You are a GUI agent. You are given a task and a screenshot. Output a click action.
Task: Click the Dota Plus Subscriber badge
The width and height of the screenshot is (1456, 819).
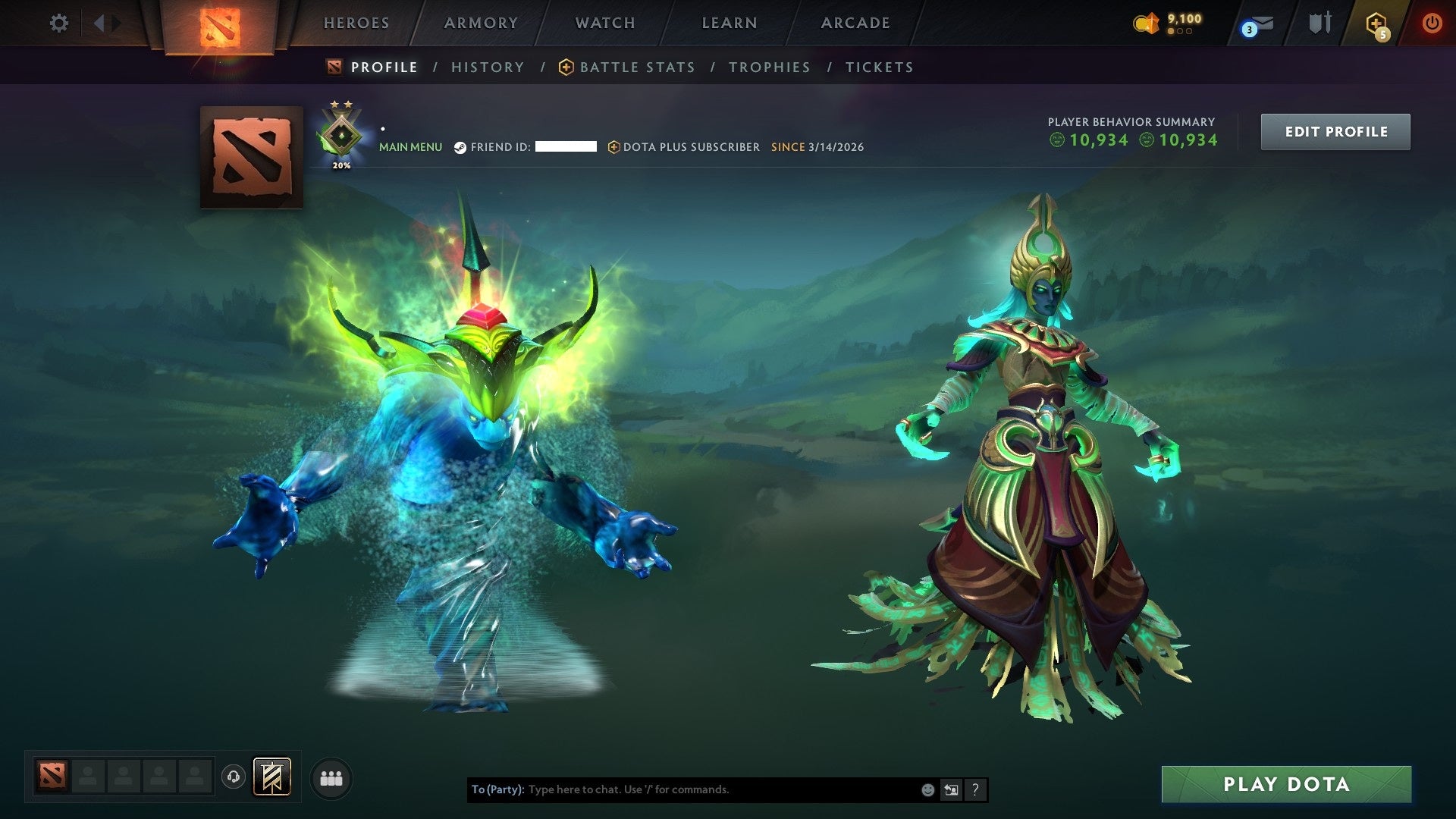tap(613, 147)
